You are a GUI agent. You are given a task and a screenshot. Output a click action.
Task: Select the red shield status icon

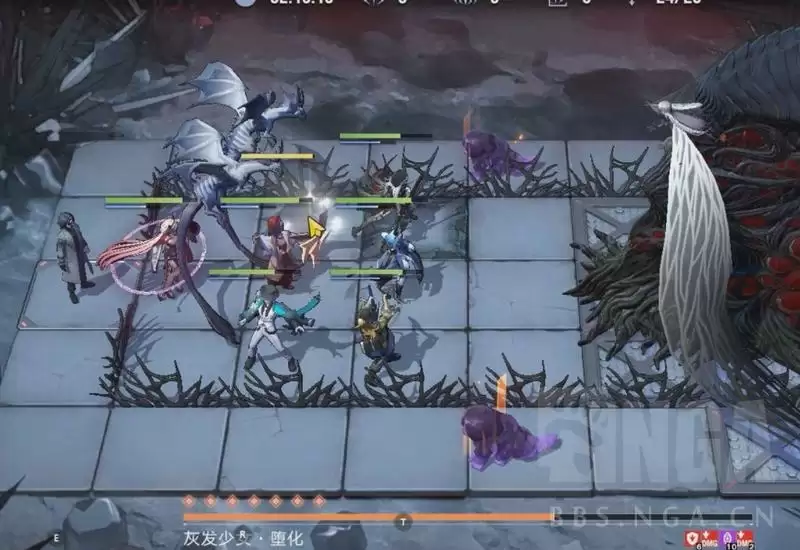click(x=692, y=538)
